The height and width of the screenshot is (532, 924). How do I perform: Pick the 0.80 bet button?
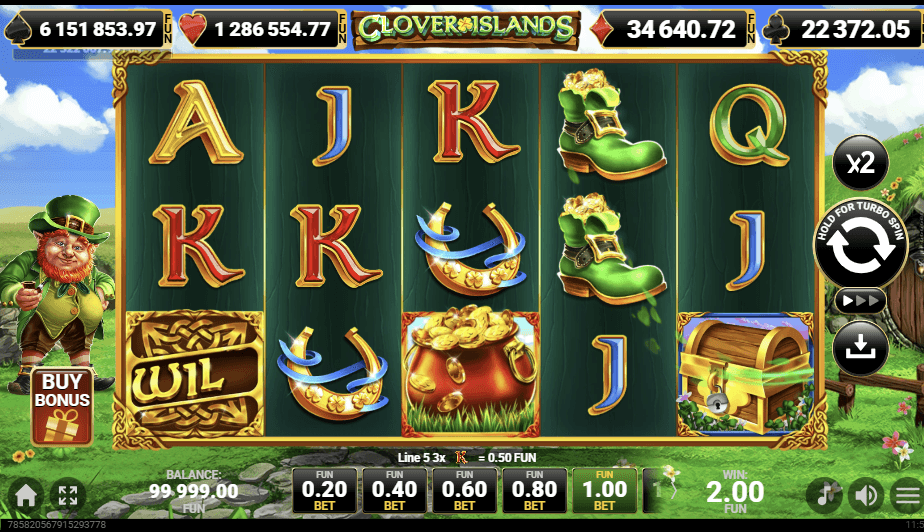tap(535, 491)
